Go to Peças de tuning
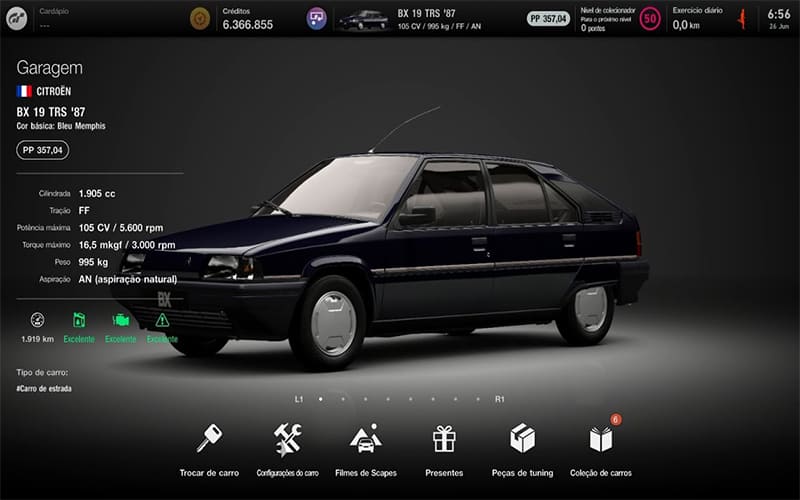 pyautogui.click(x=522, y=439)
